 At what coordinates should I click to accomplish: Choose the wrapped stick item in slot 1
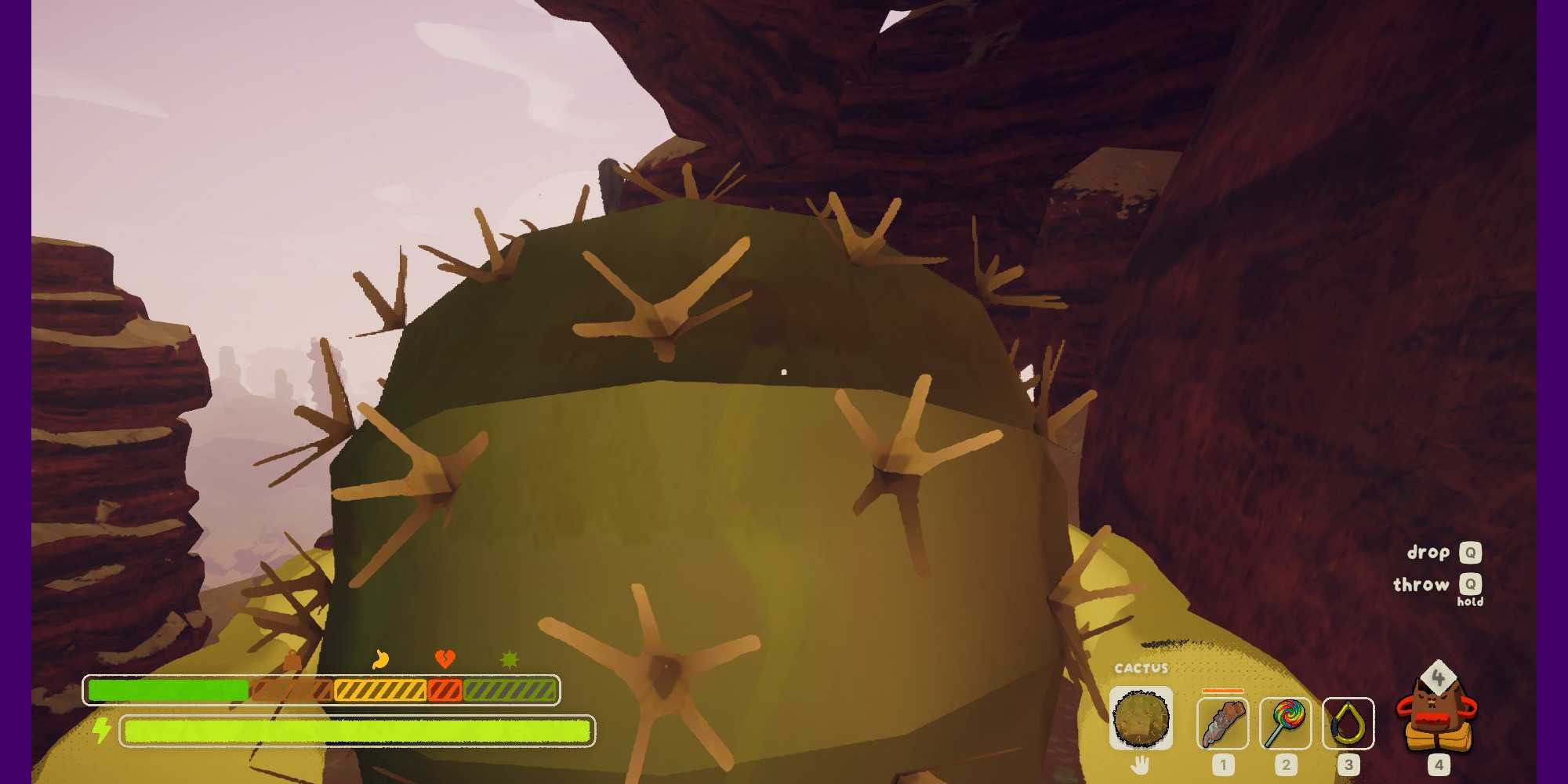(x=1223, y=723)
